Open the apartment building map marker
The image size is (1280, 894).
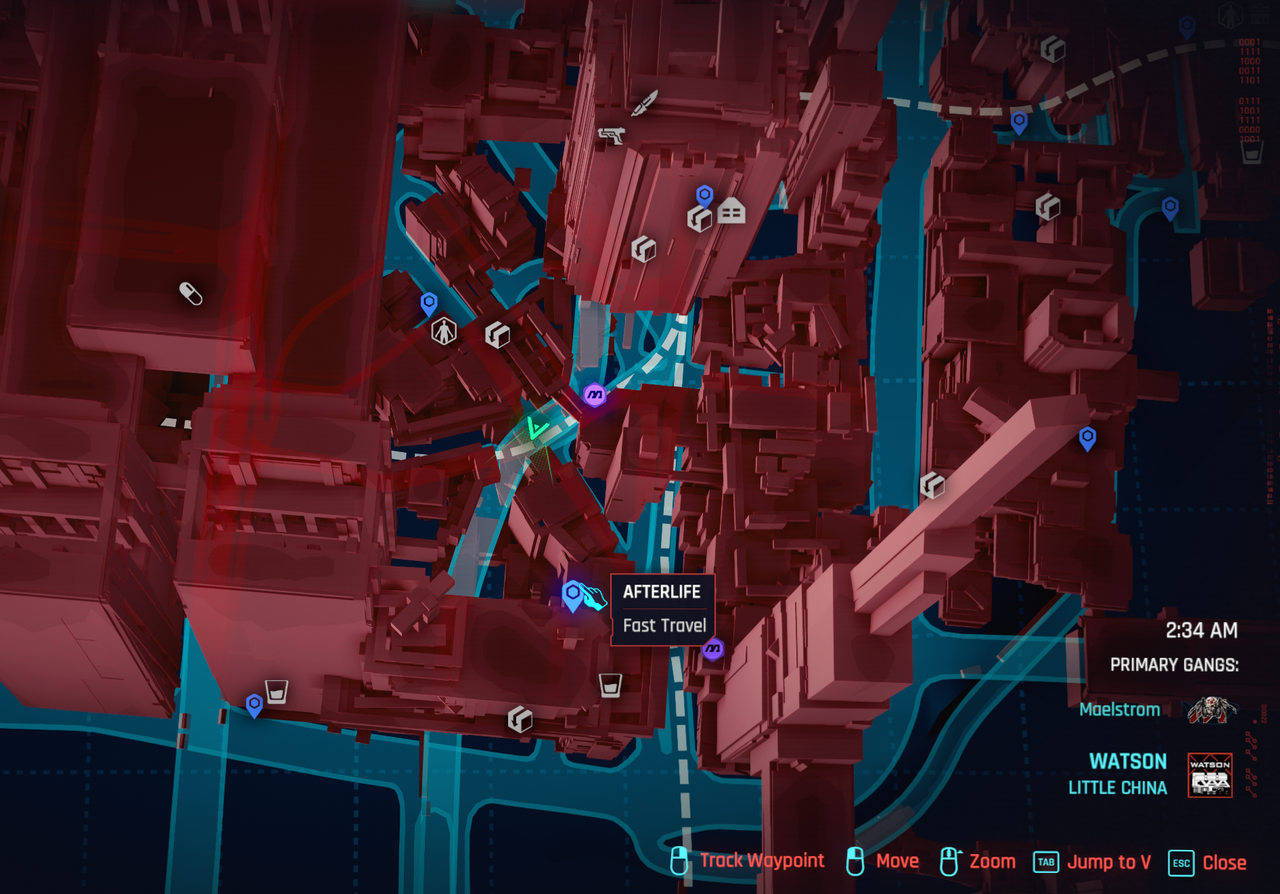(732, 211)
